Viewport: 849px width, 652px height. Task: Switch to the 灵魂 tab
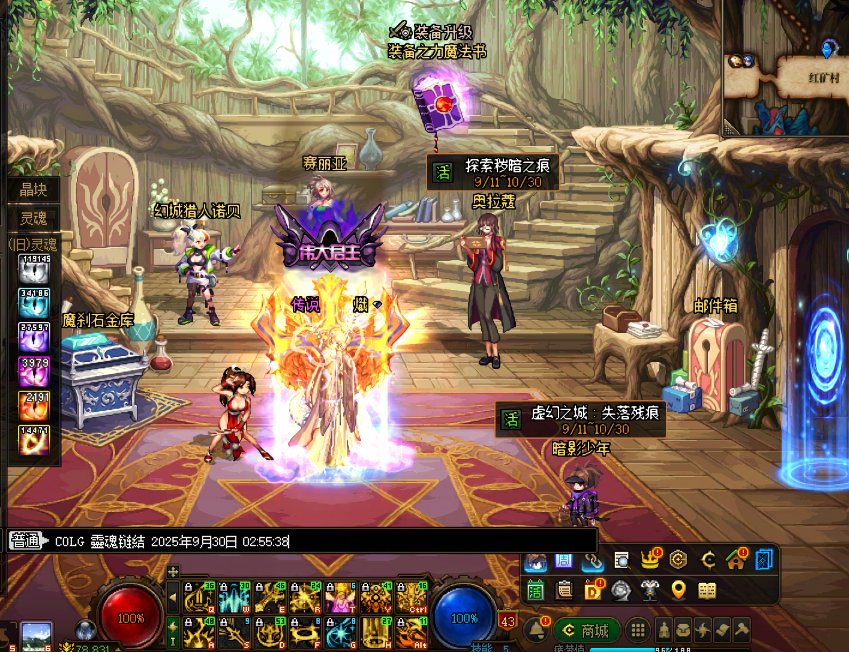pos(34,216)
